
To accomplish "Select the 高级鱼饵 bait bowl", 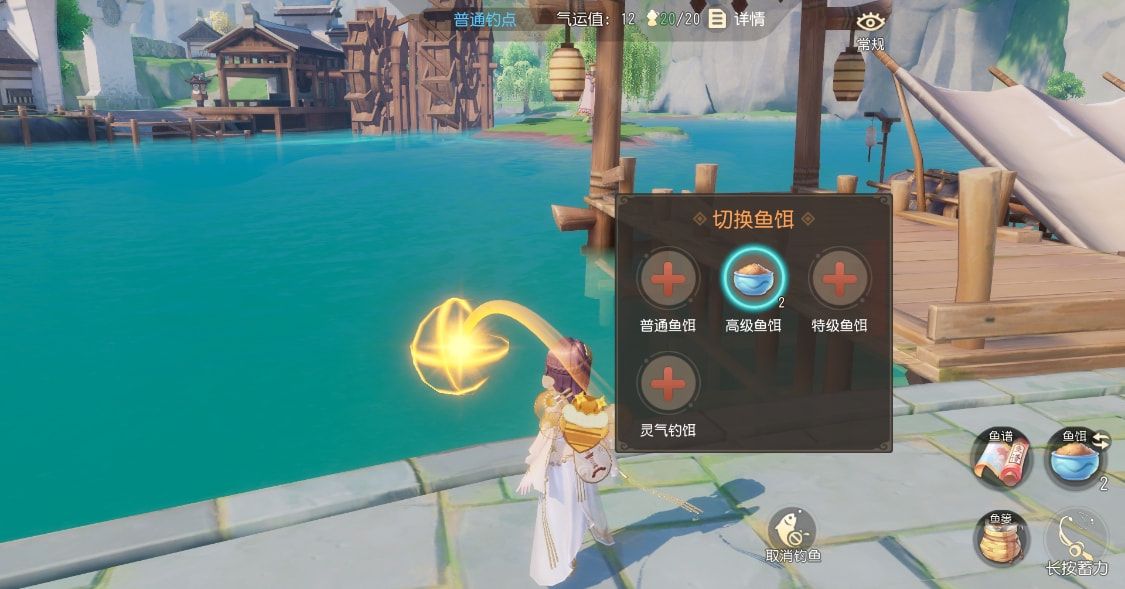I will pyautogui.click(x=754, y=278).
